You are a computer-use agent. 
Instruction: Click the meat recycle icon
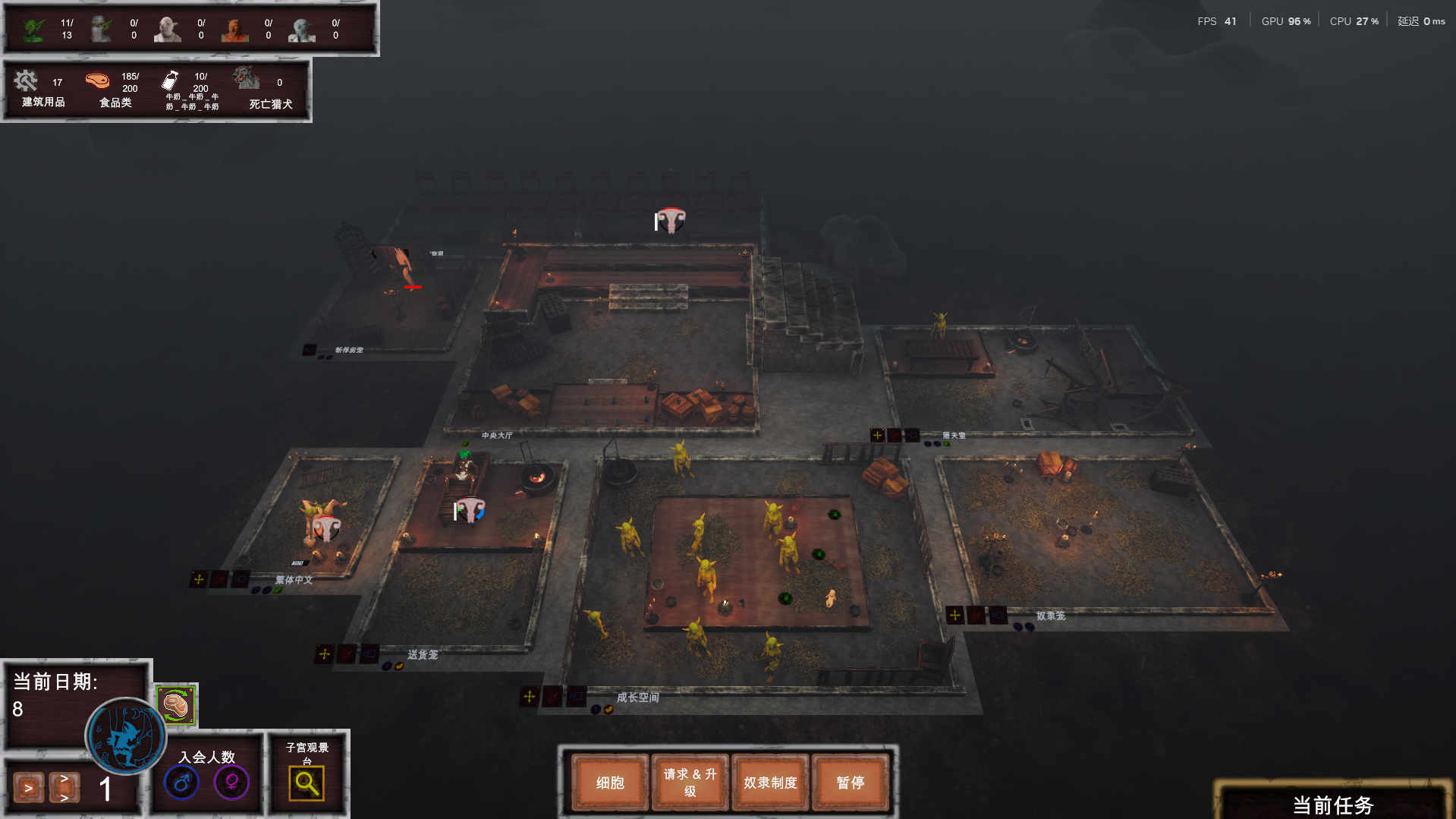pyautogui.click(x=176, y=705)
